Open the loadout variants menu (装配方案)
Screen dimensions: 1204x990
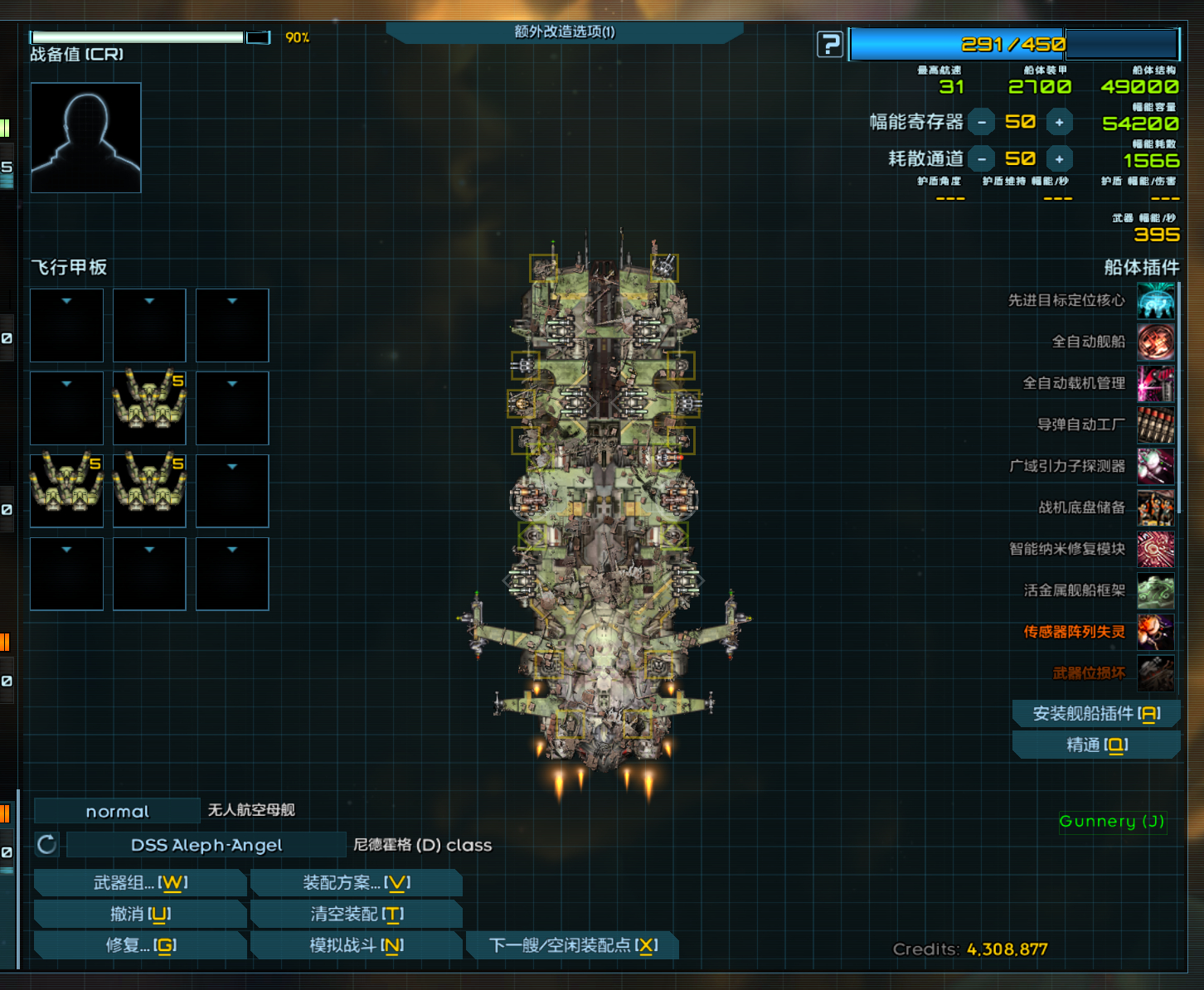tap(356, 883)
